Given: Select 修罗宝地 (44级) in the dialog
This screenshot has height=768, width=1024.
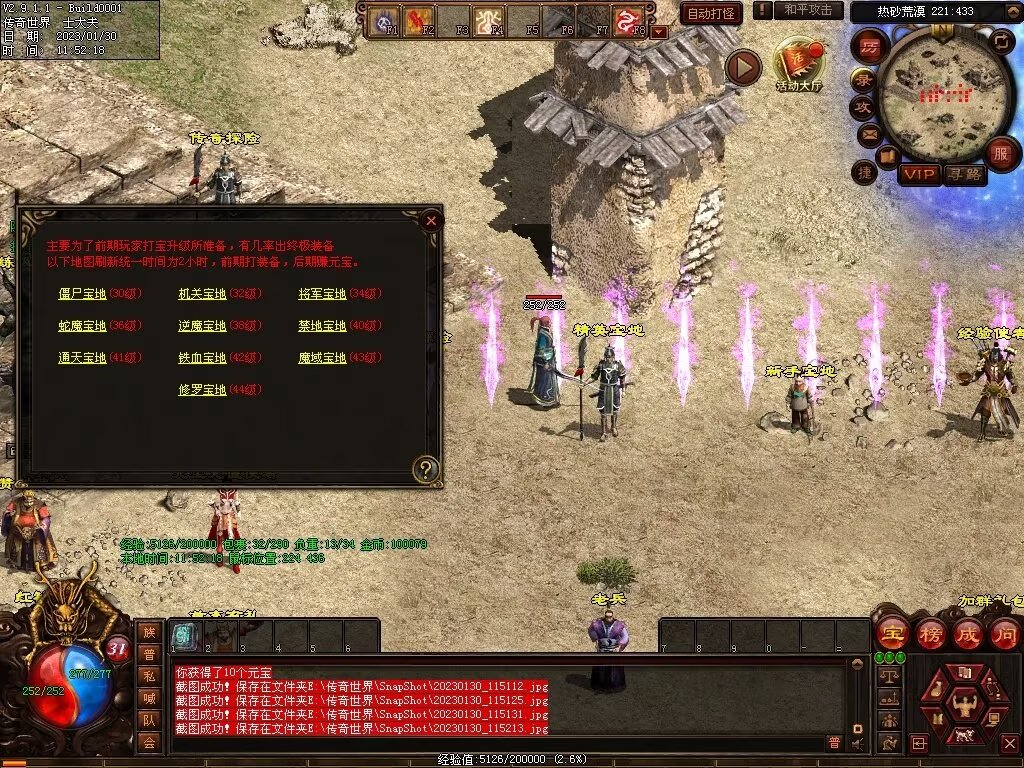Looking at the screenshot, I should pos(202,390).
